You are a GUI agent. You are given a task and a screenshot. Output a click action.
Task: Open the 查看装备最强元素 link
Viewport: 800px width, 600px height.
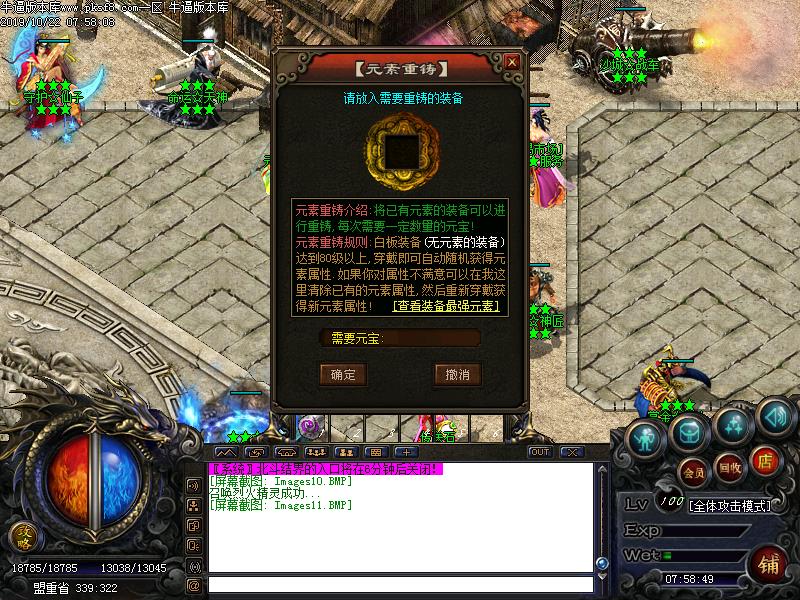[x=446, y=306]
